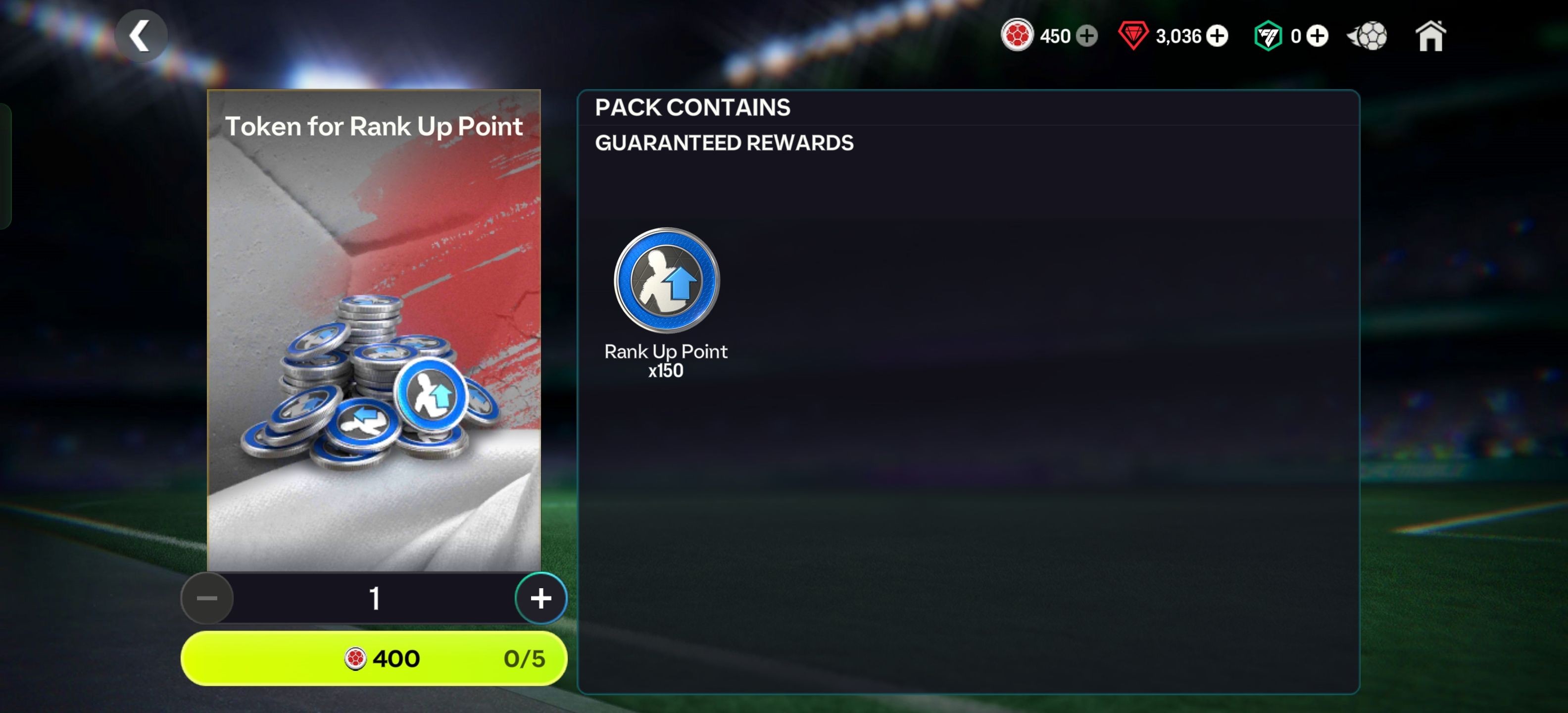1568x713 pixels.
Task: Add more green FC points
Action: (x=1317, y=36)
